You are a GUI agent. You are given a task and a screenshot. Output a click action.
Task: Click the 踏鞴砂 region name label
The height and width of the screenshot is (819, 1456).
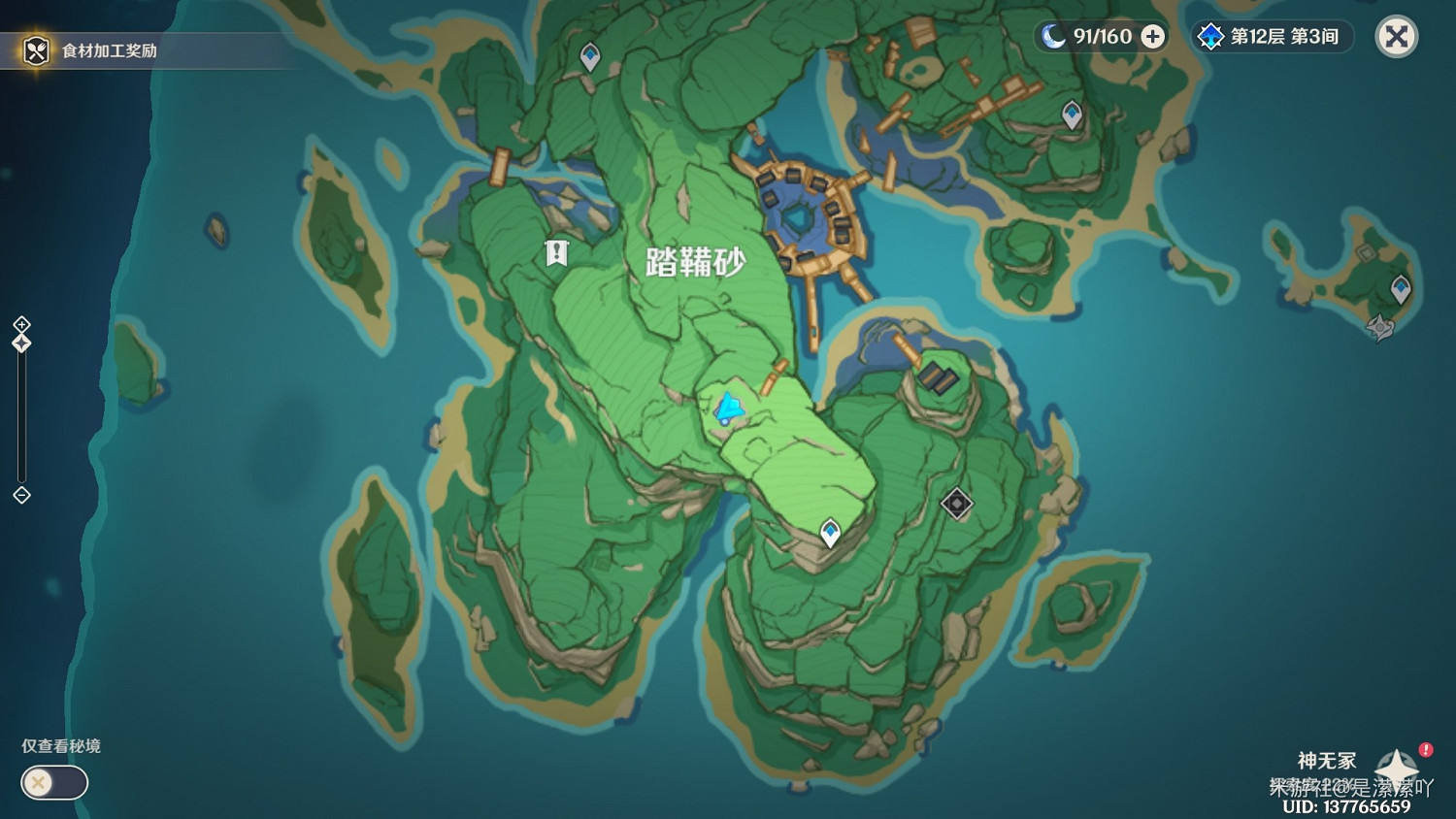point(697,261)
